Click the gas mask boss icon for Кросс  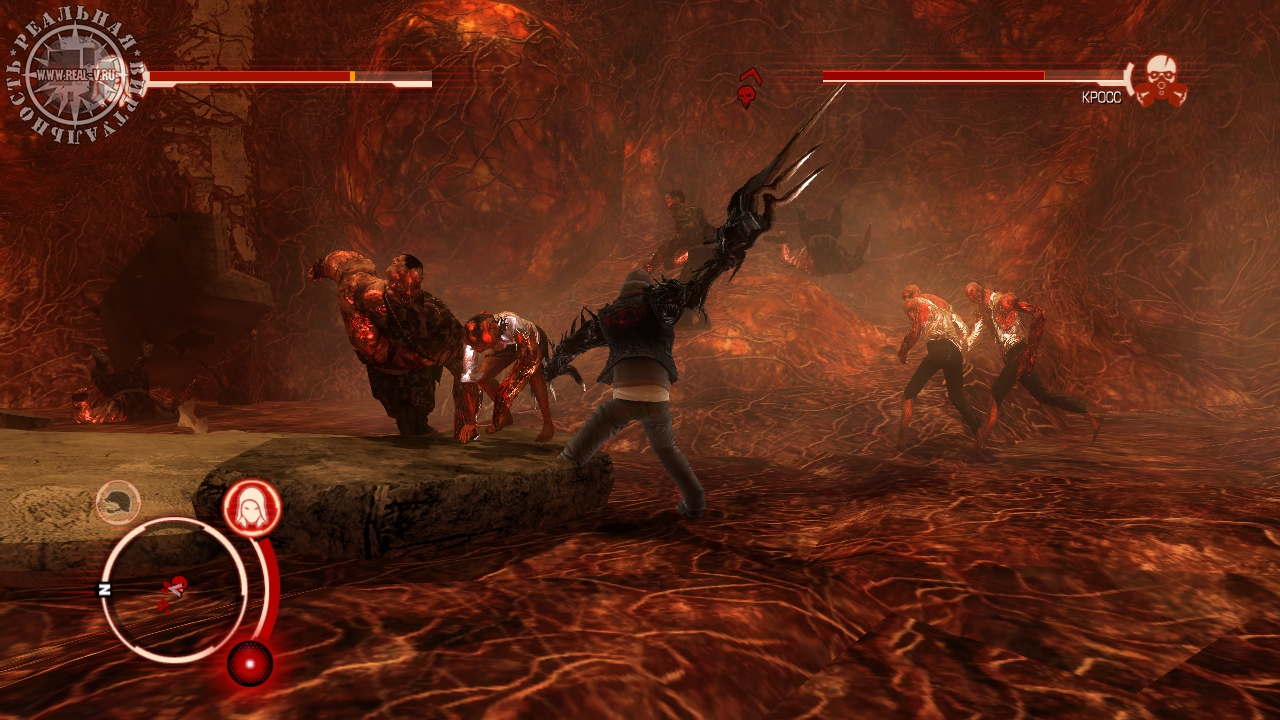[1161, 80]
